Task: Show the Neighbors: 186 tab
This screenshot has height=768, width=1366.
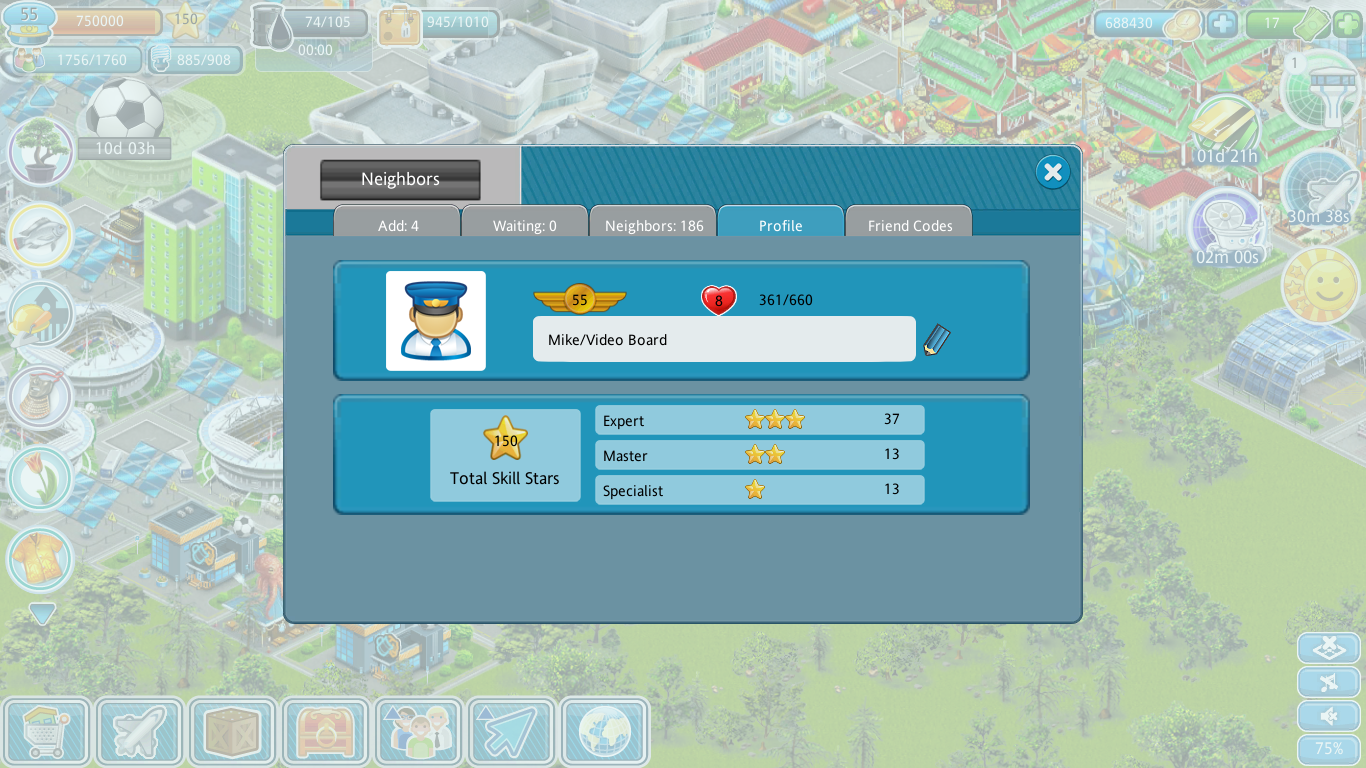Action: pyautogui.click(x=654, y=225)
